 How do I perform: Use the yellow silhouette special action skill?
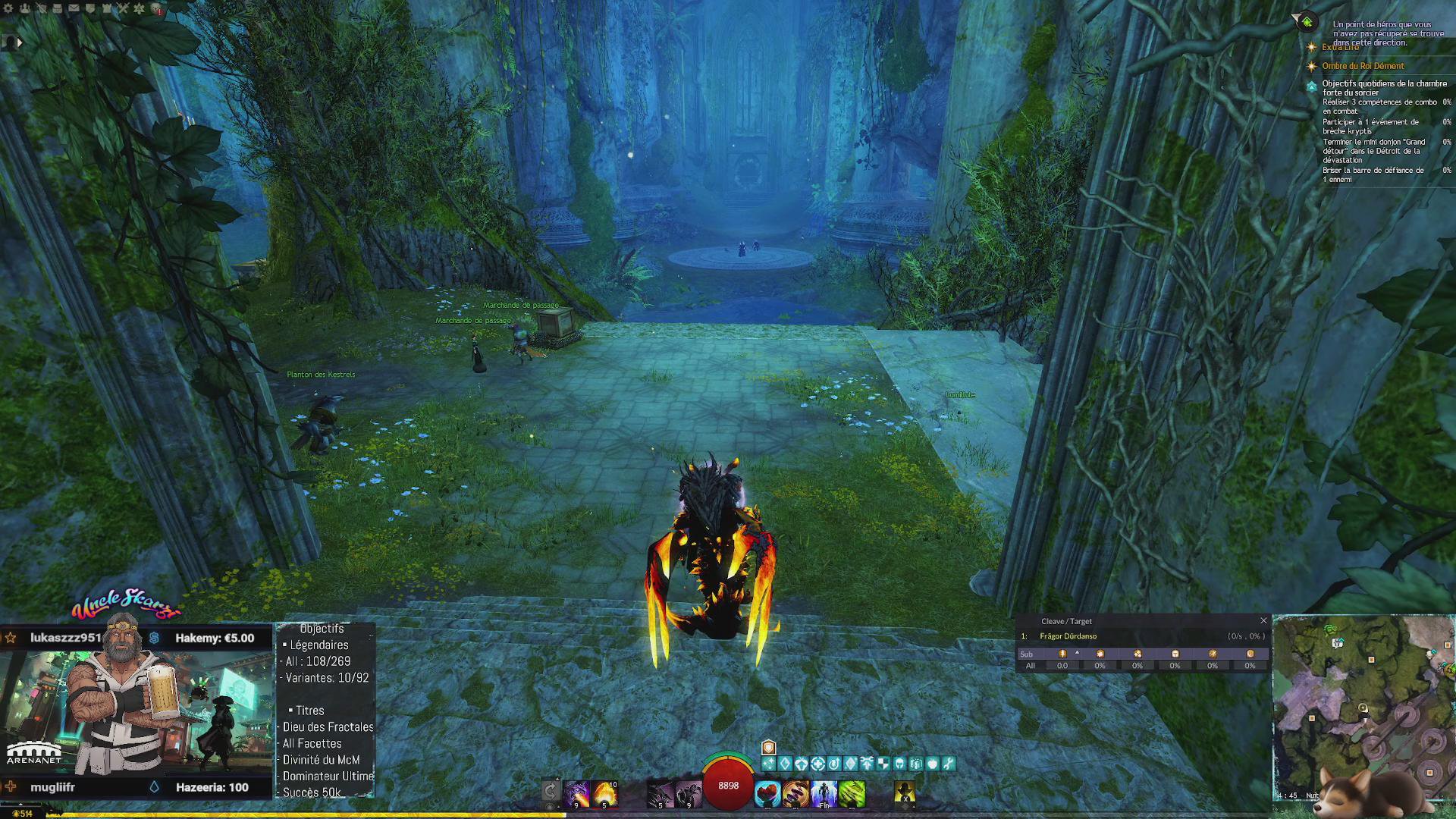coord(905,792)
